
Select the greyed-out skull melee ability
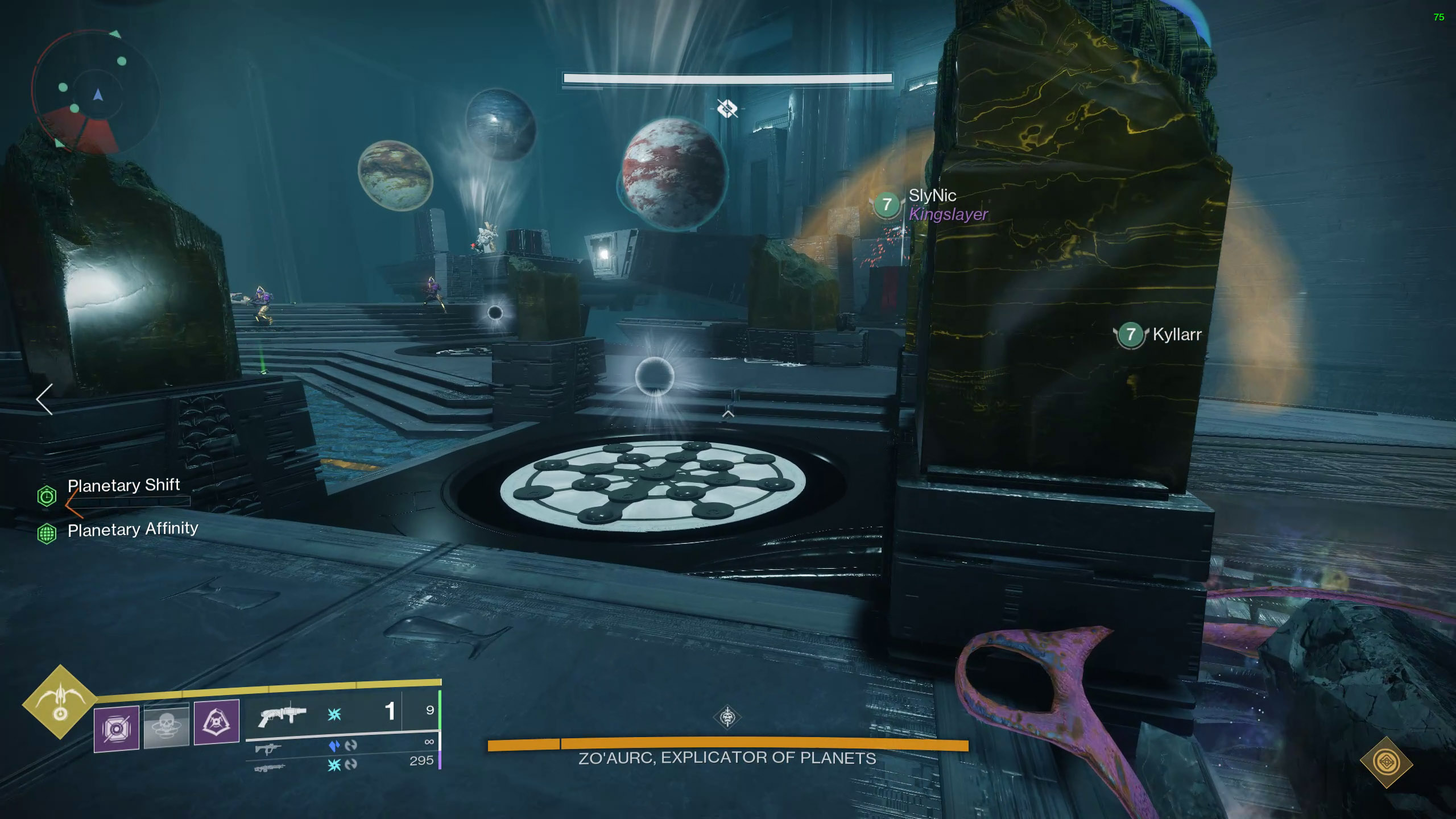coord(167,725)
